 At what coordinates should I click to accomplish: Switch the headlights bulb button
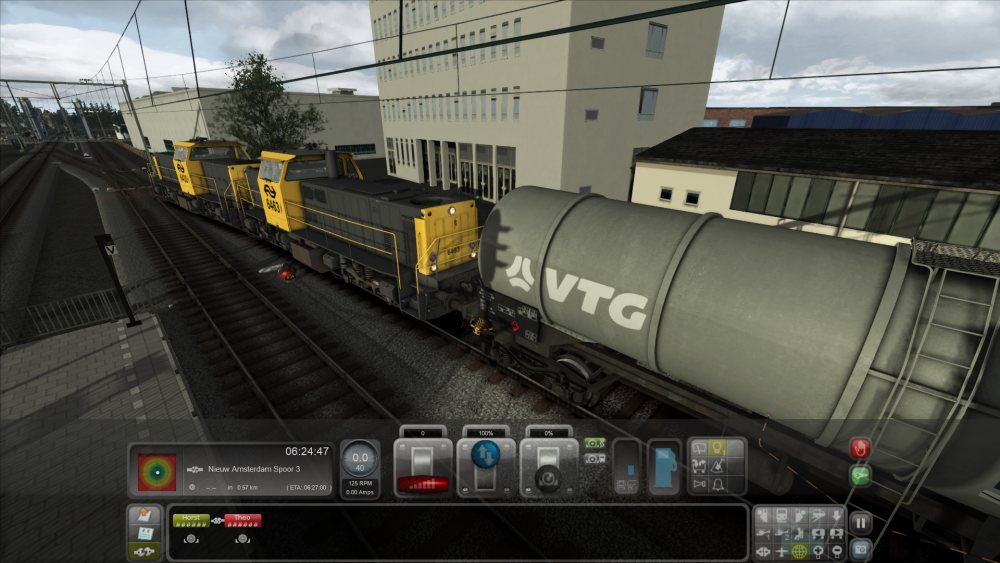click(717, 448)
